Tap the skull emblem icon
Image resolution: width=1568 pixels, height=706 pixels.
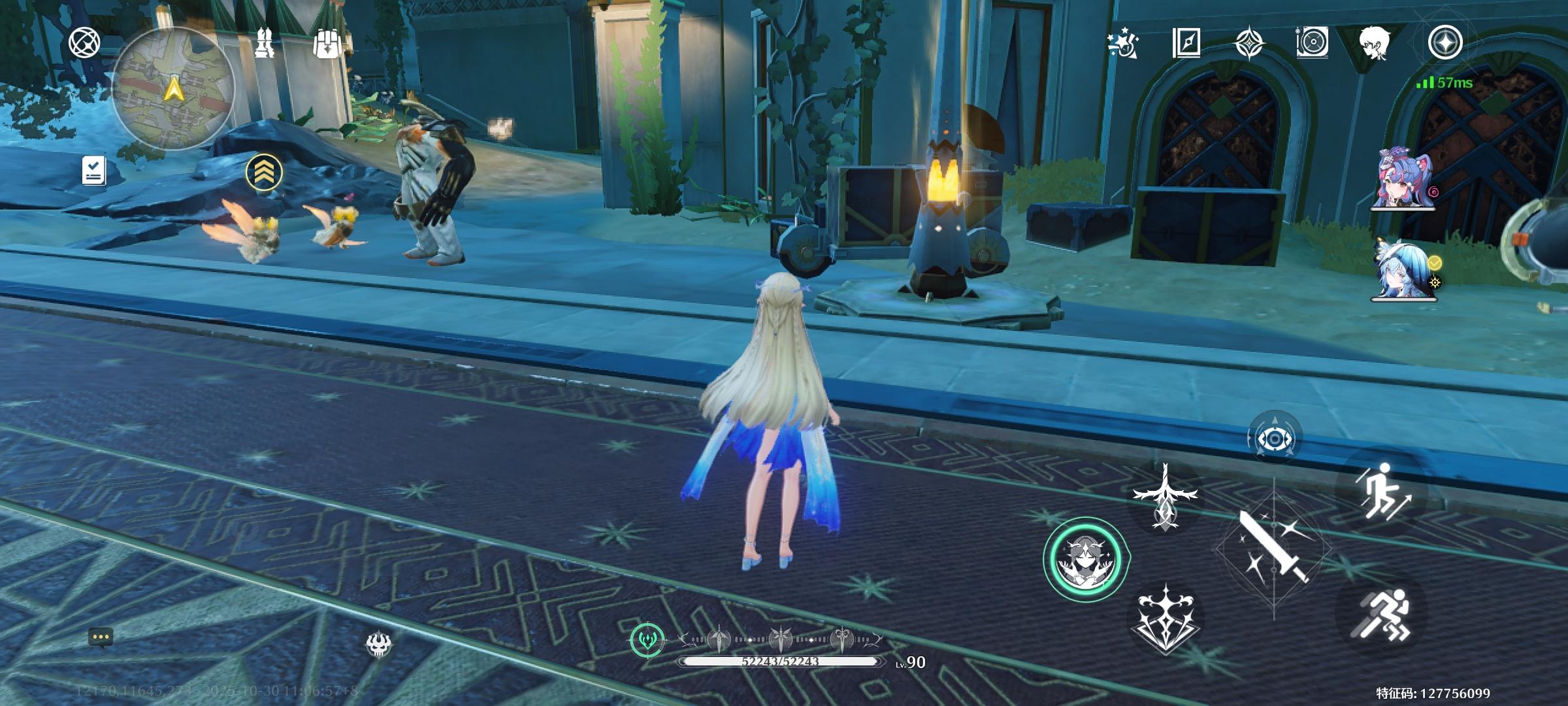[378, 645]
